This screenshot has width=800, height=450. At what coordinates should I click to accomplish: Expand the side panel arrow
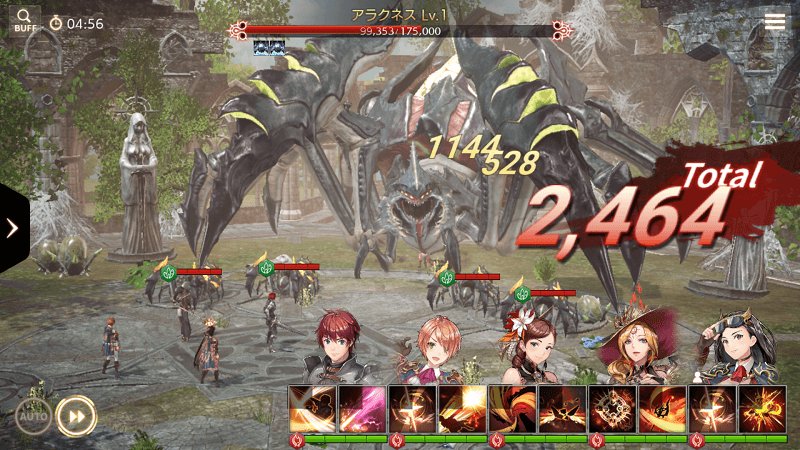[x=13, y=228]
